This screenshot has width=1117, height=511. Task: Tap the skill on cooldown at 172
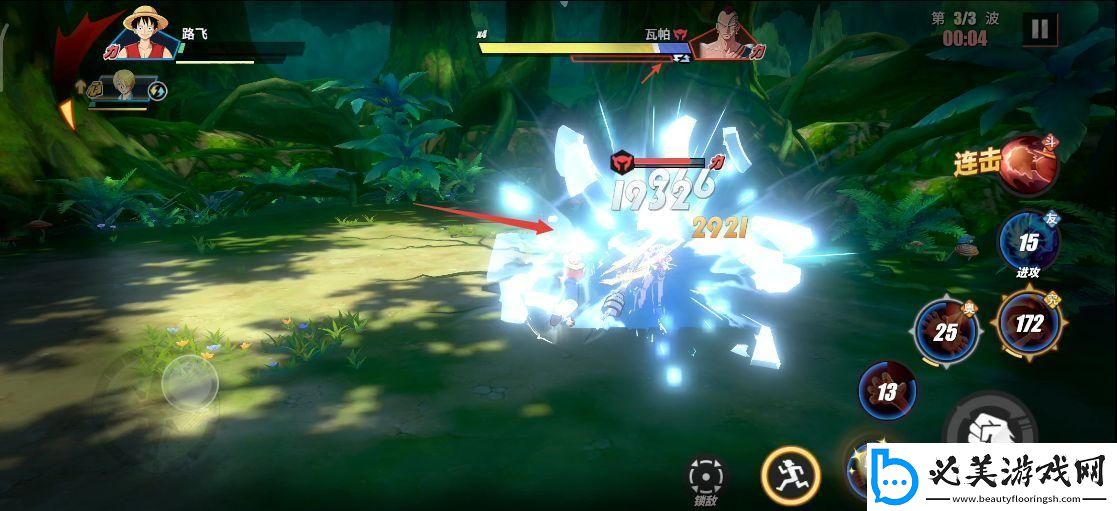pos(1028,323)
